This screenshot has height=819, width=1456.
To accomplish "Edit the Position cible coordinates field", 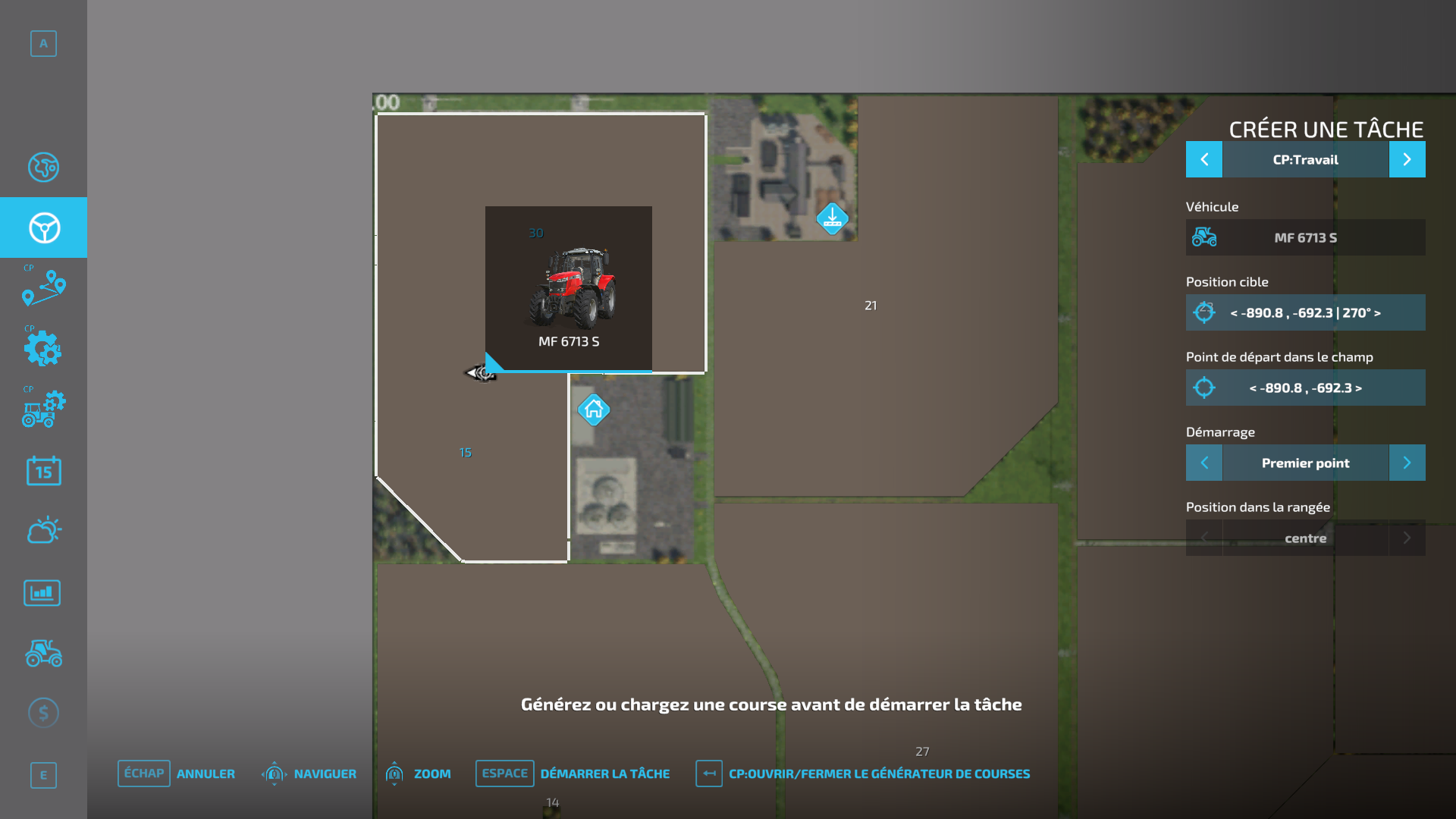I will point(1305,312).
